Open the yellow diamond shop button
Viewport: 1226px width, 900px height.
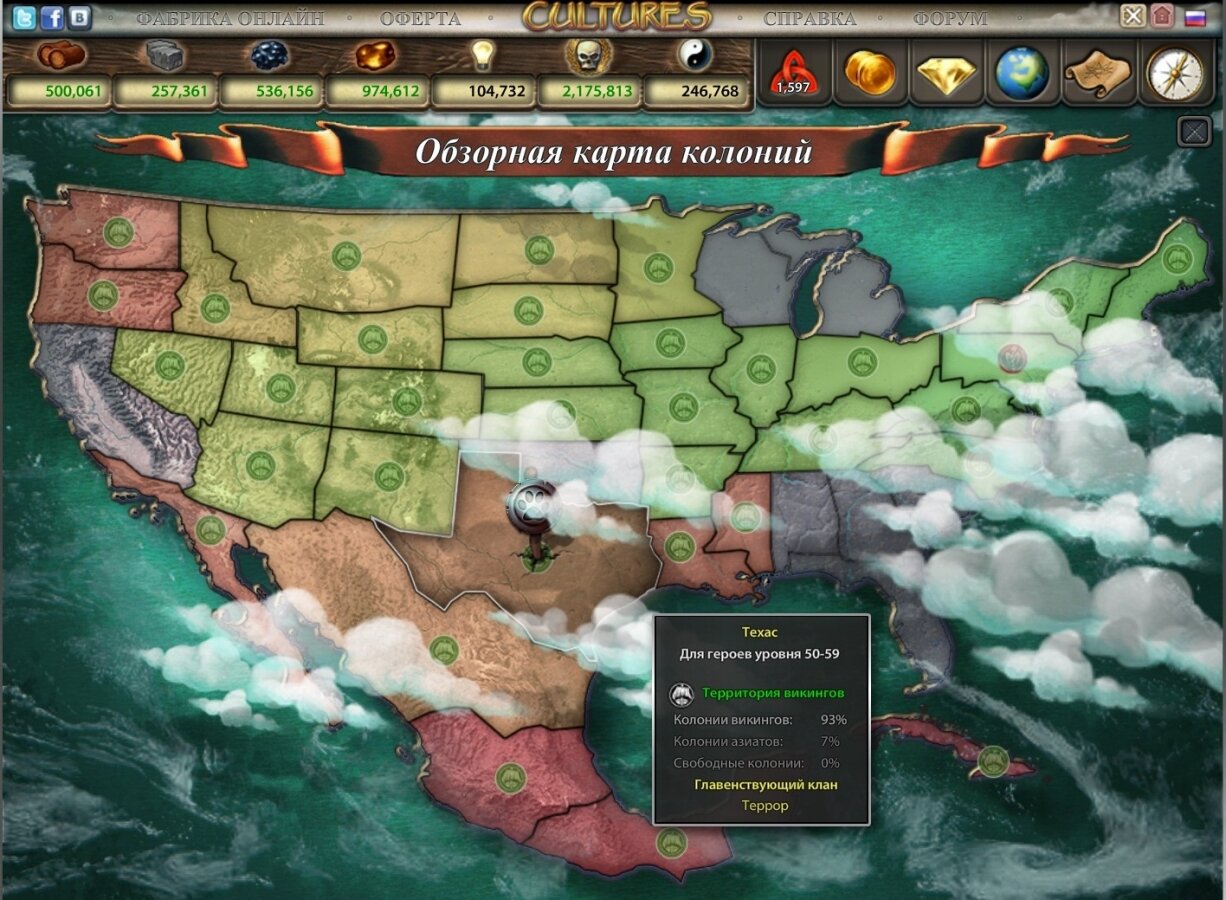pos(945,72)
